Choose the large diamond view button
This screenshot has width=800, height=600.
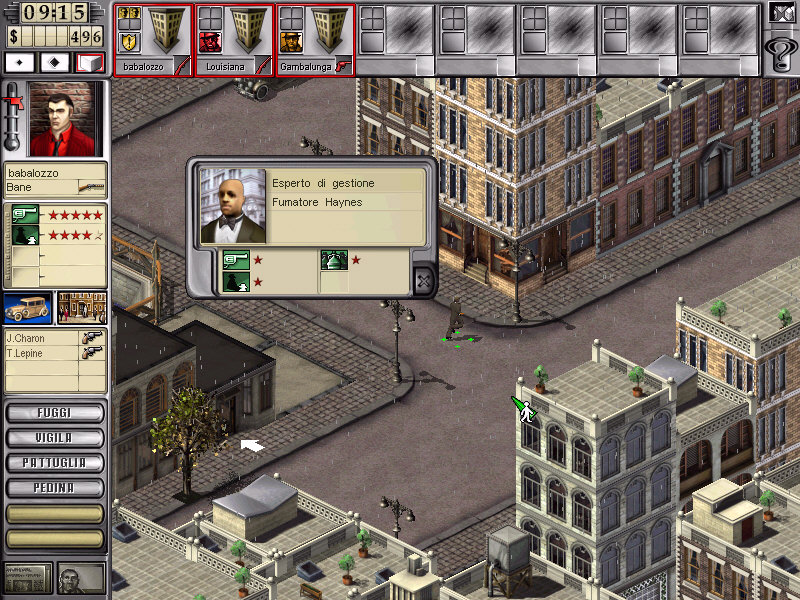pos(55,62)
